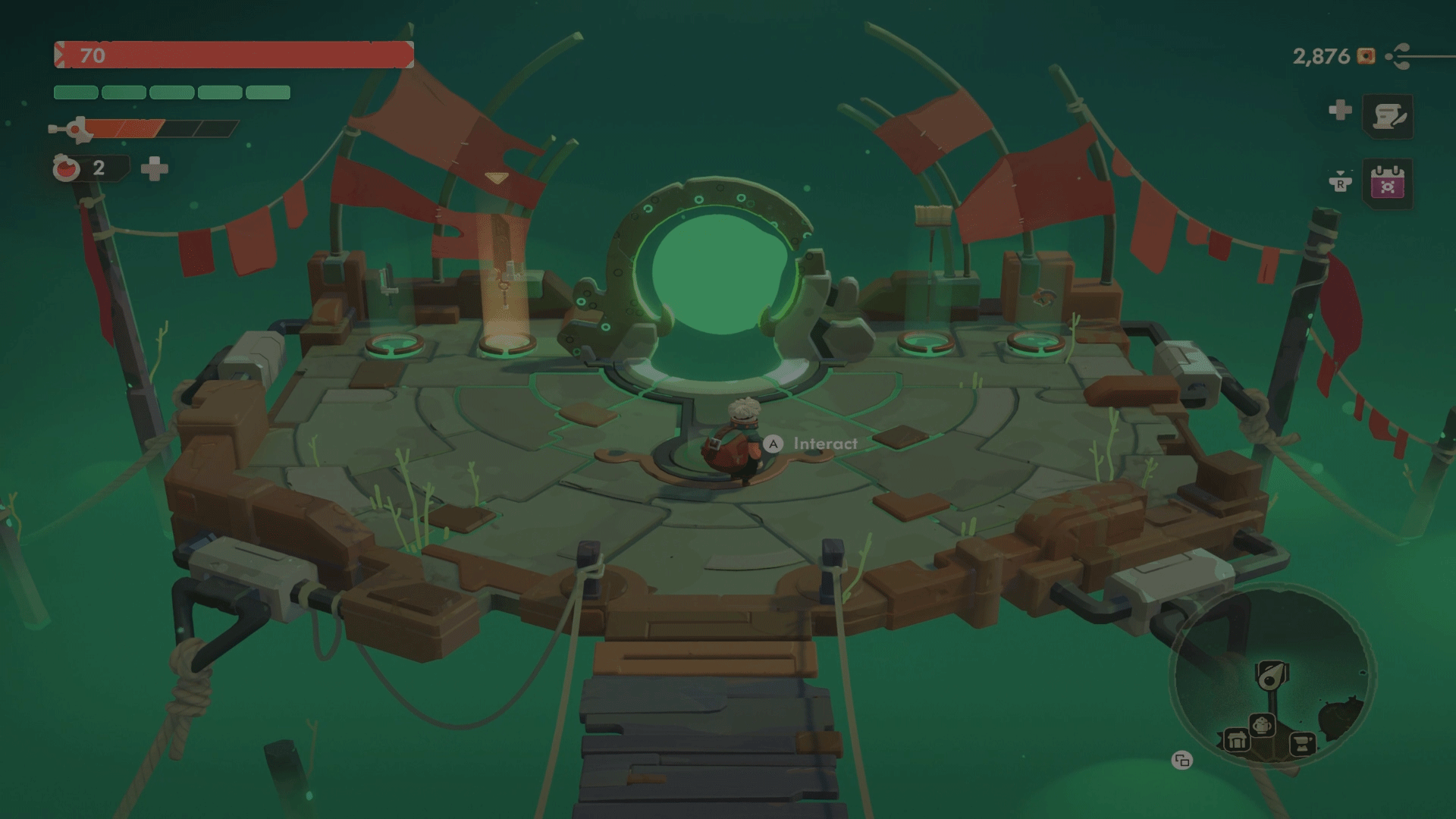Choose the potion pot marker on minimap
1456x819 pixels.
coord(1262,726)
